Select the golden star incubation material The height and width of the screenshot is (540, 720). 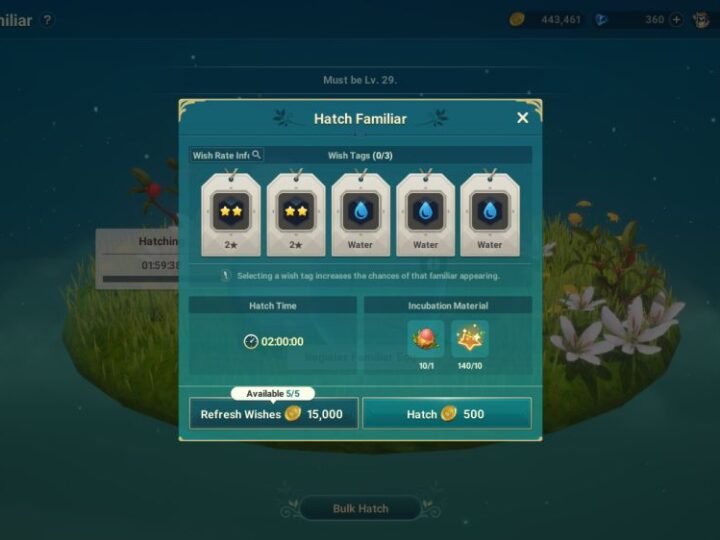tap(469, 339)
